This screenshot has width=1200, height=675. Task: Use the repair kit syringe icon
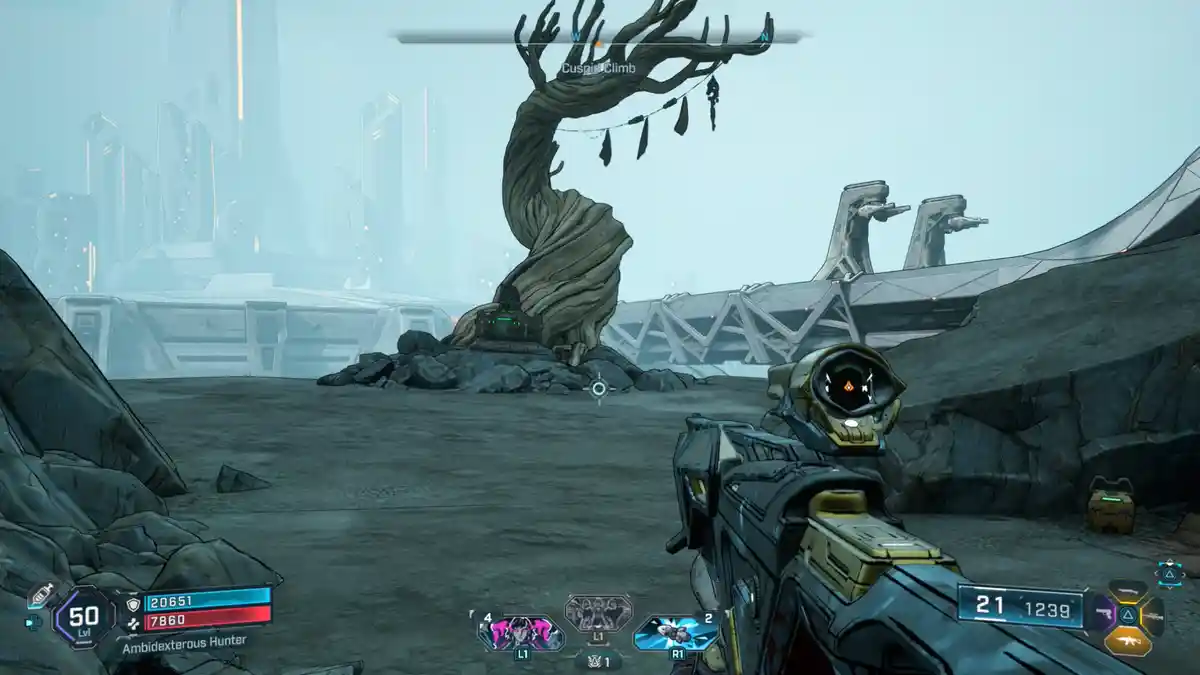click(x=39, y=595)
